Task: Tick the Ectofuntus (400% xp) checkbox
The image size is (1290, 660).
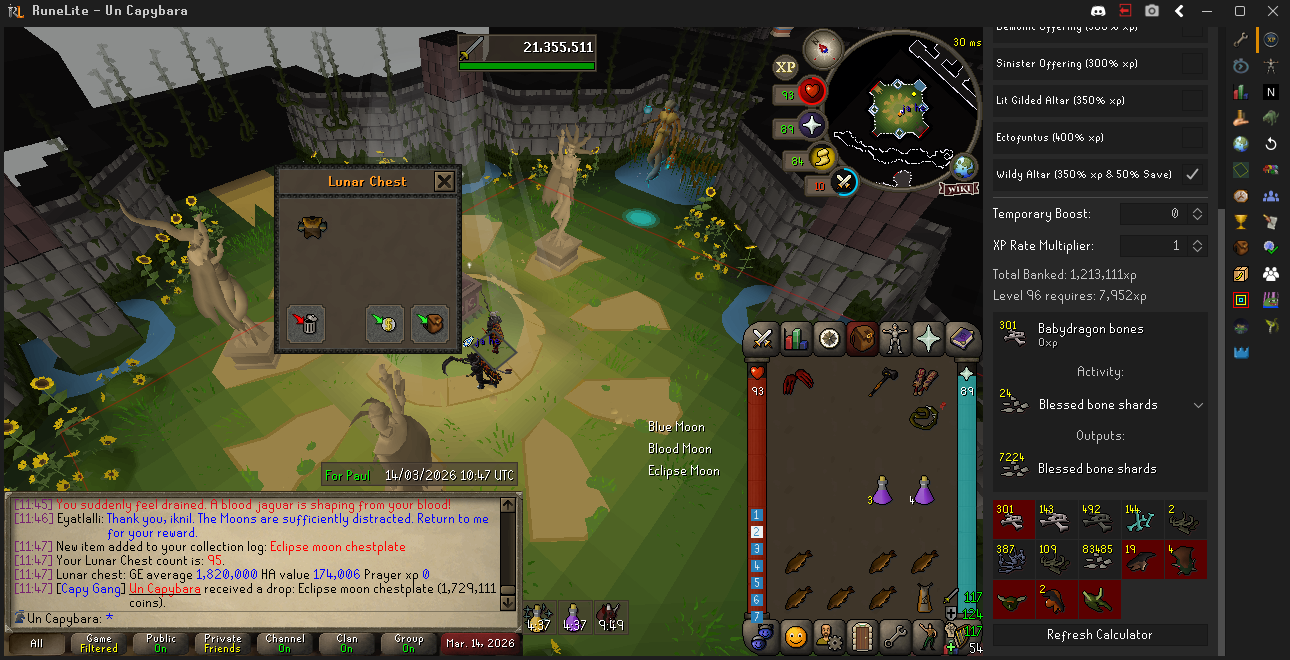Action: (1192, 137)
